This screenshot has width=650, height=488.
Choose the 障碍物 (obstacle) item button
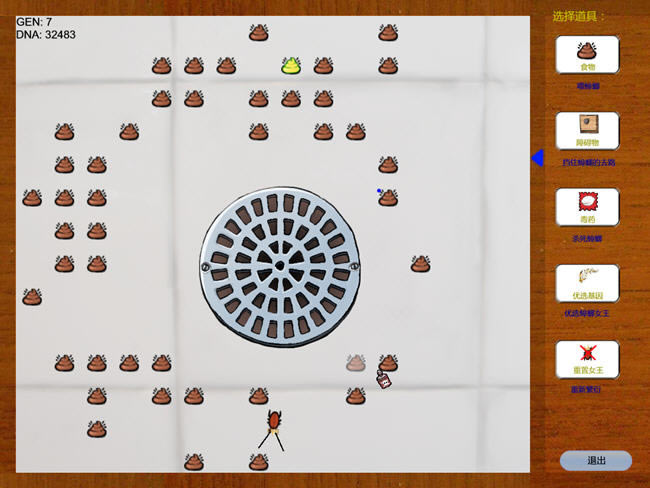tap(587, 130)
